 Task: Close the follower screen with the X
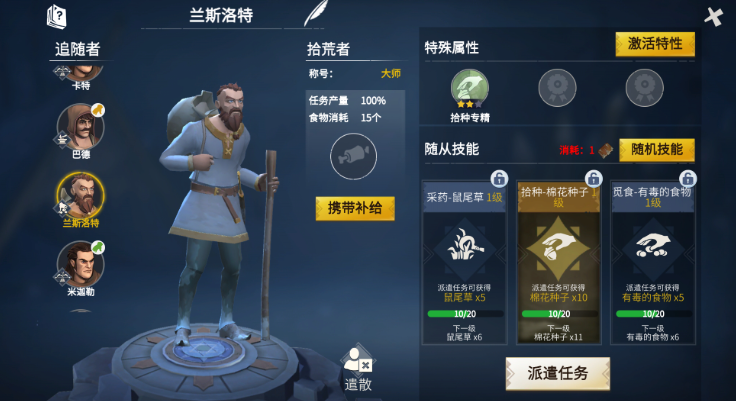[x=713, y=17]
